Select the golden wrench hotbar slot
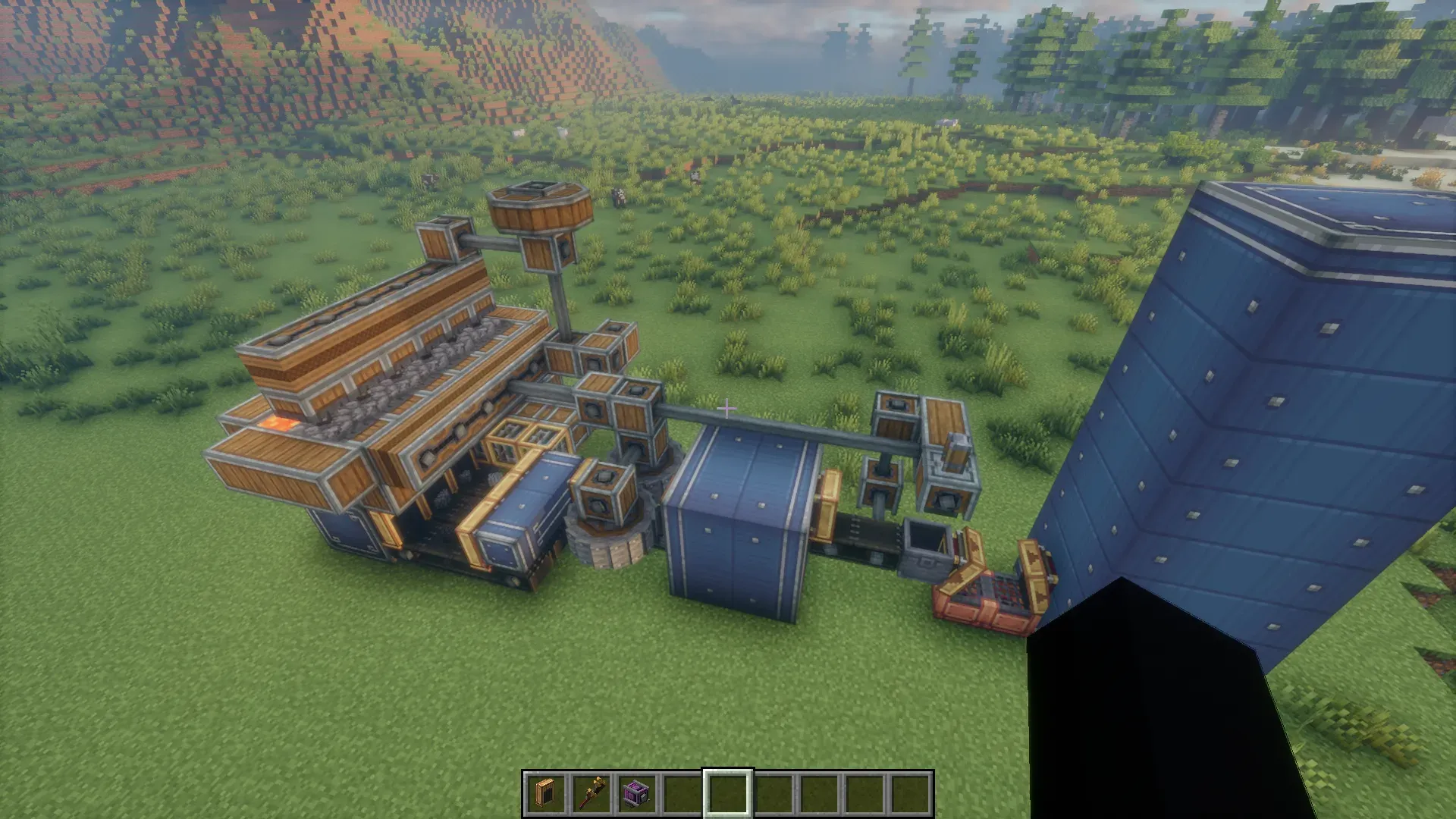 point(591,794)
